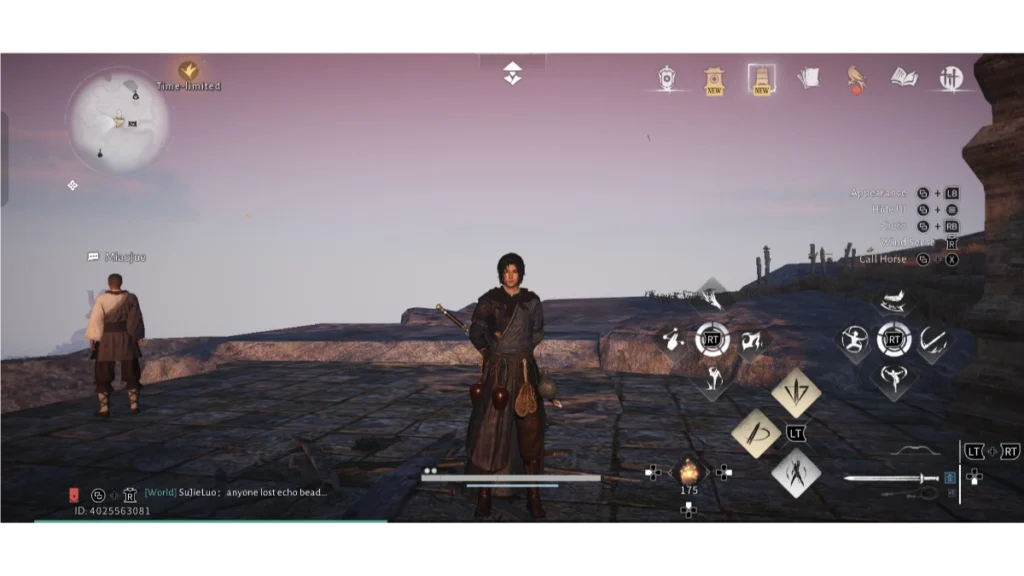
Task: Trigger the white diamond warrior stance skill
Action: [796, 472]
